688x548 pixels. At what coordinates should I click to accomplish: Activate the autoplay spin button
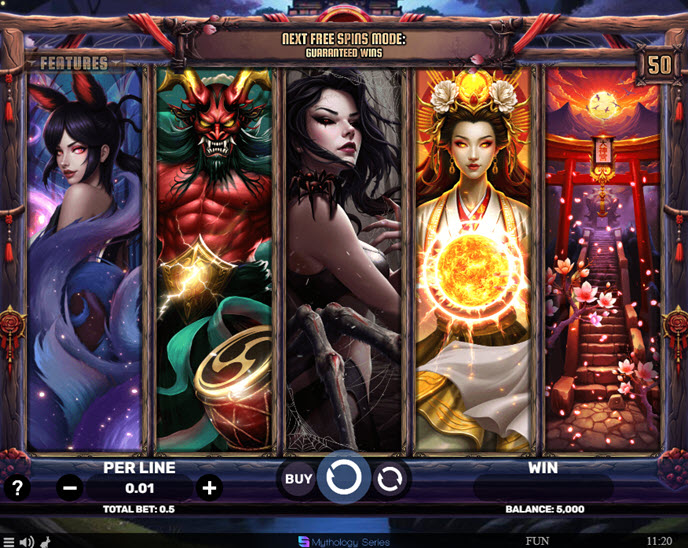(x=391, y=479)
